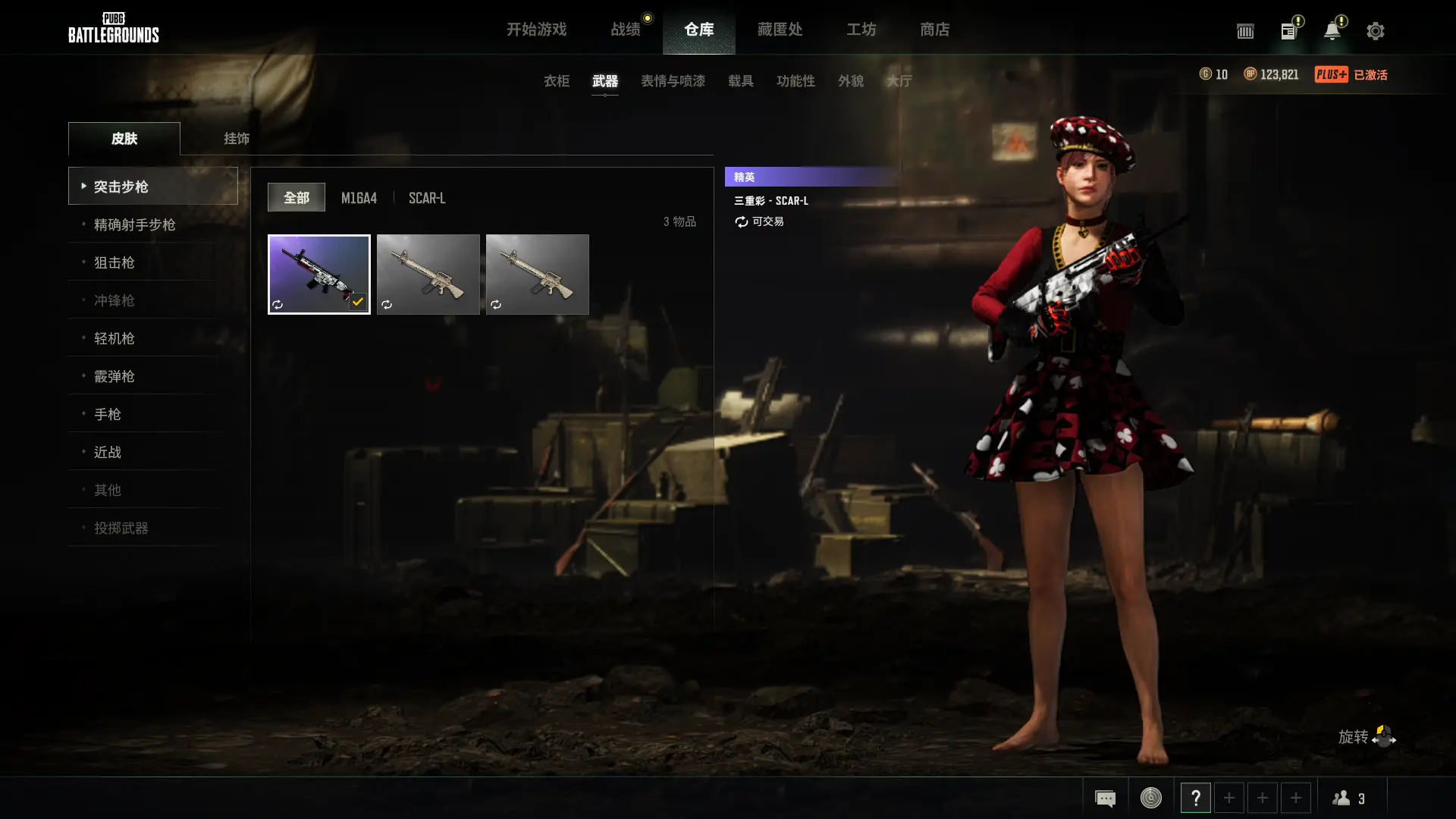Switch to 表情与喷漆 tab
The image size is (1456, 819).
point(673,81)
